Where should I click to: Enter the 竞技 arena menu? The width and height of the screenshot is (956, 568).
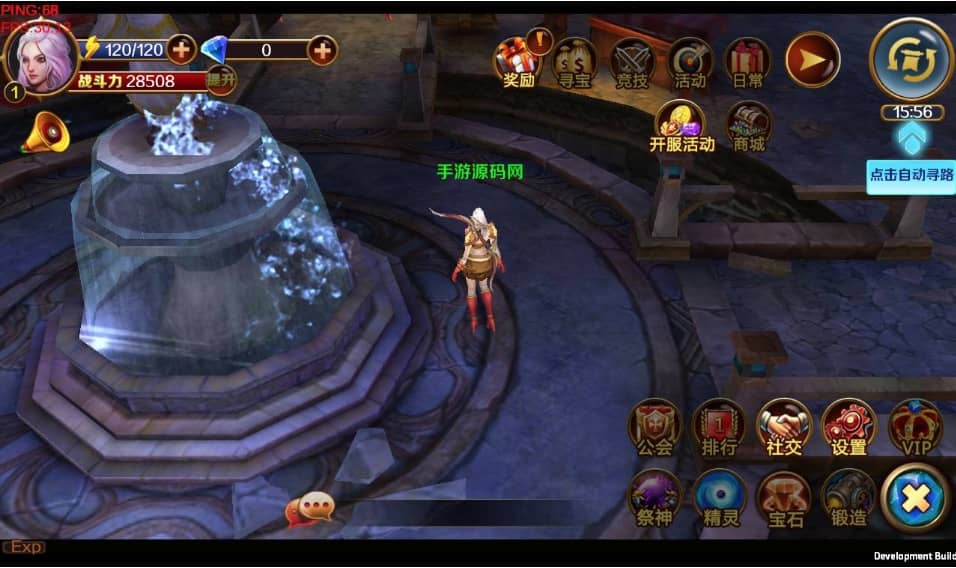[x=632, y=61]
